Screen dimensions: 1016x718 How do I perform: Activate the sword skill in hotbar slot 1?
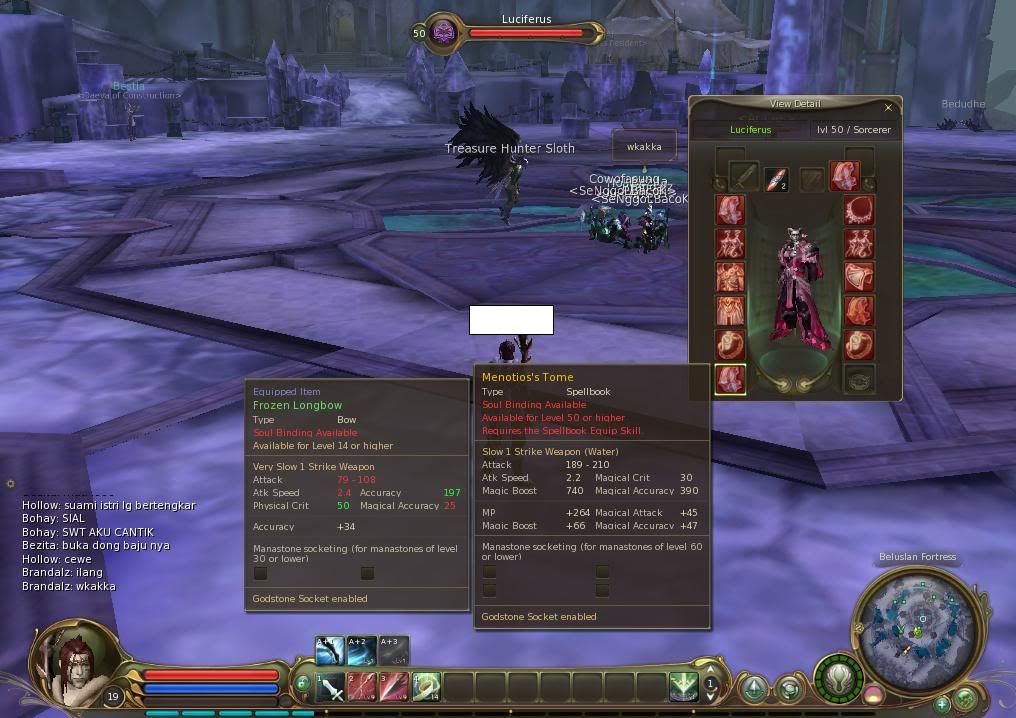(331, 687)
